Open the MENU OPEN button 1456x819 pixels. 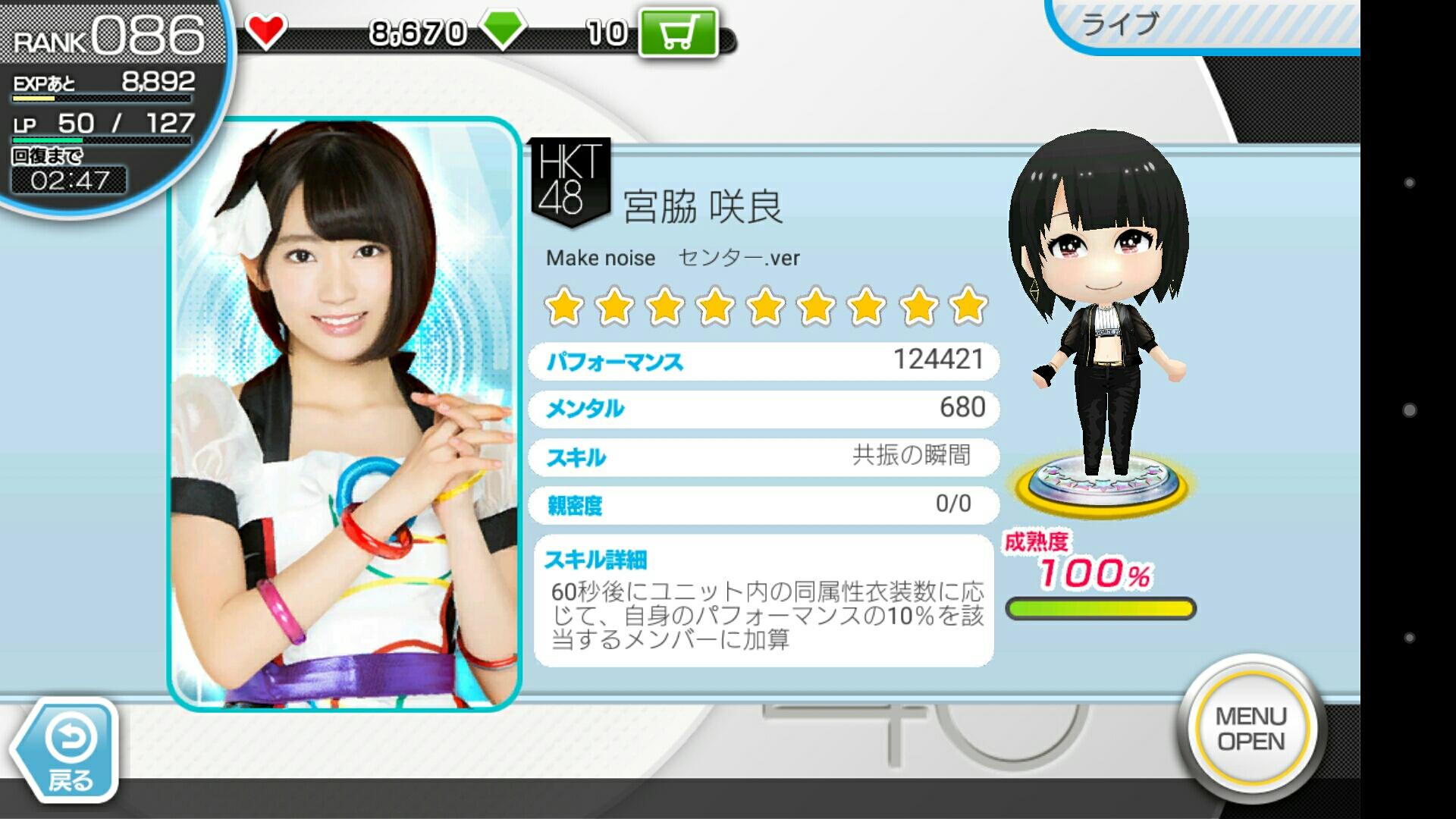1251,729
